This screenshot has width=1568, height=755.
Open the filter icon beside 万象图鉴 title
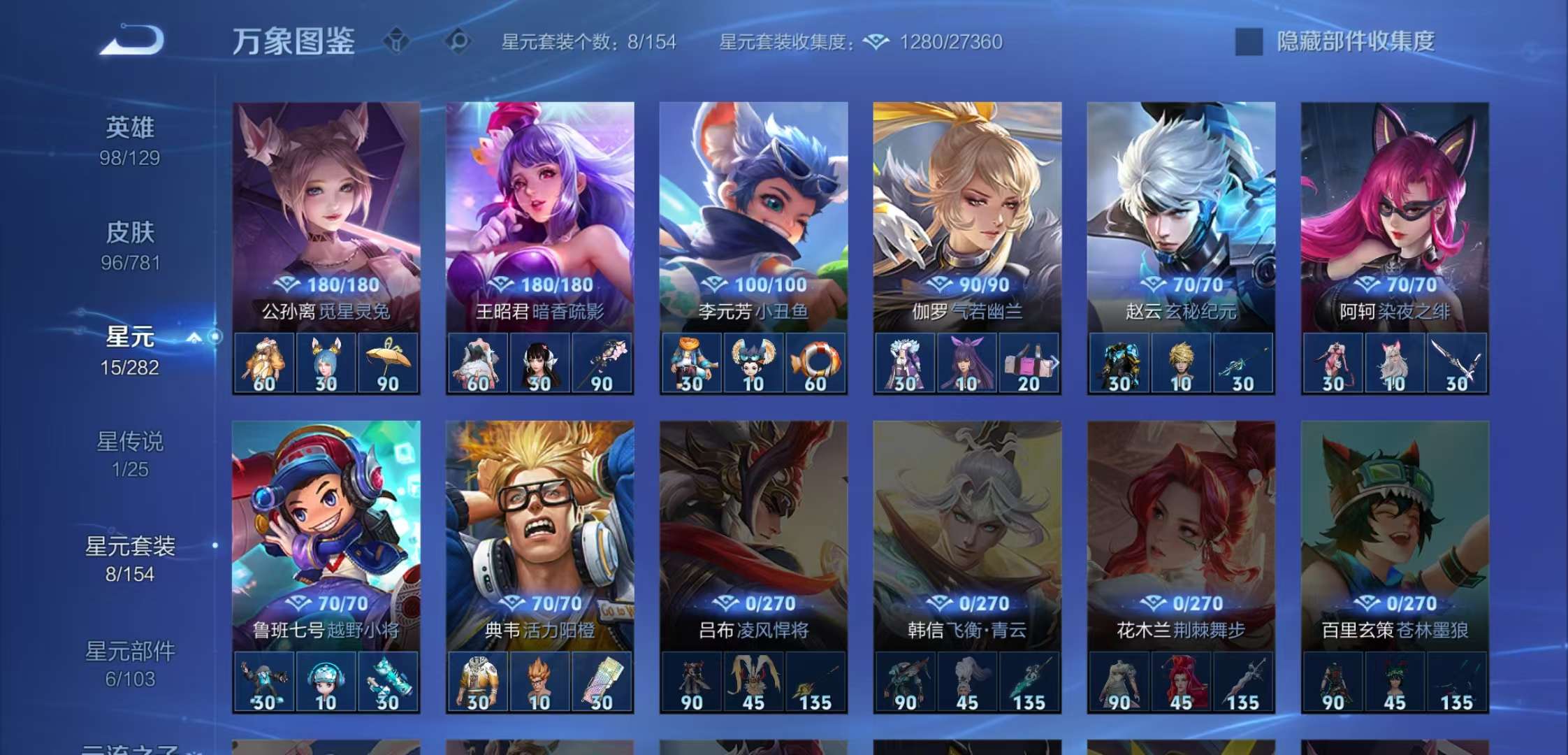coord(397,42)
